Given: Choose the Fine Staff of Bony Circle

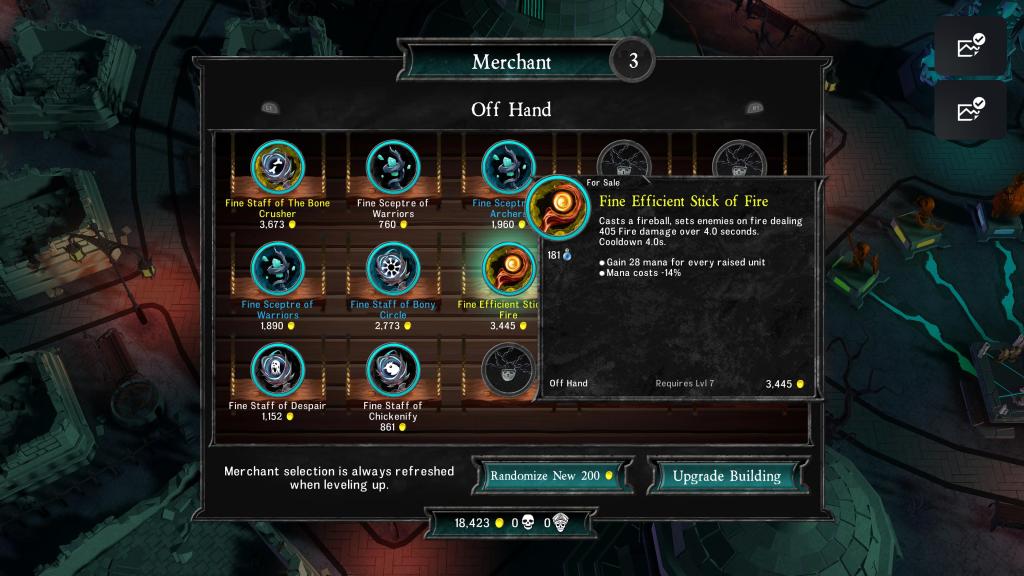Looking at the screenshot, I should (x=392, y=269).
